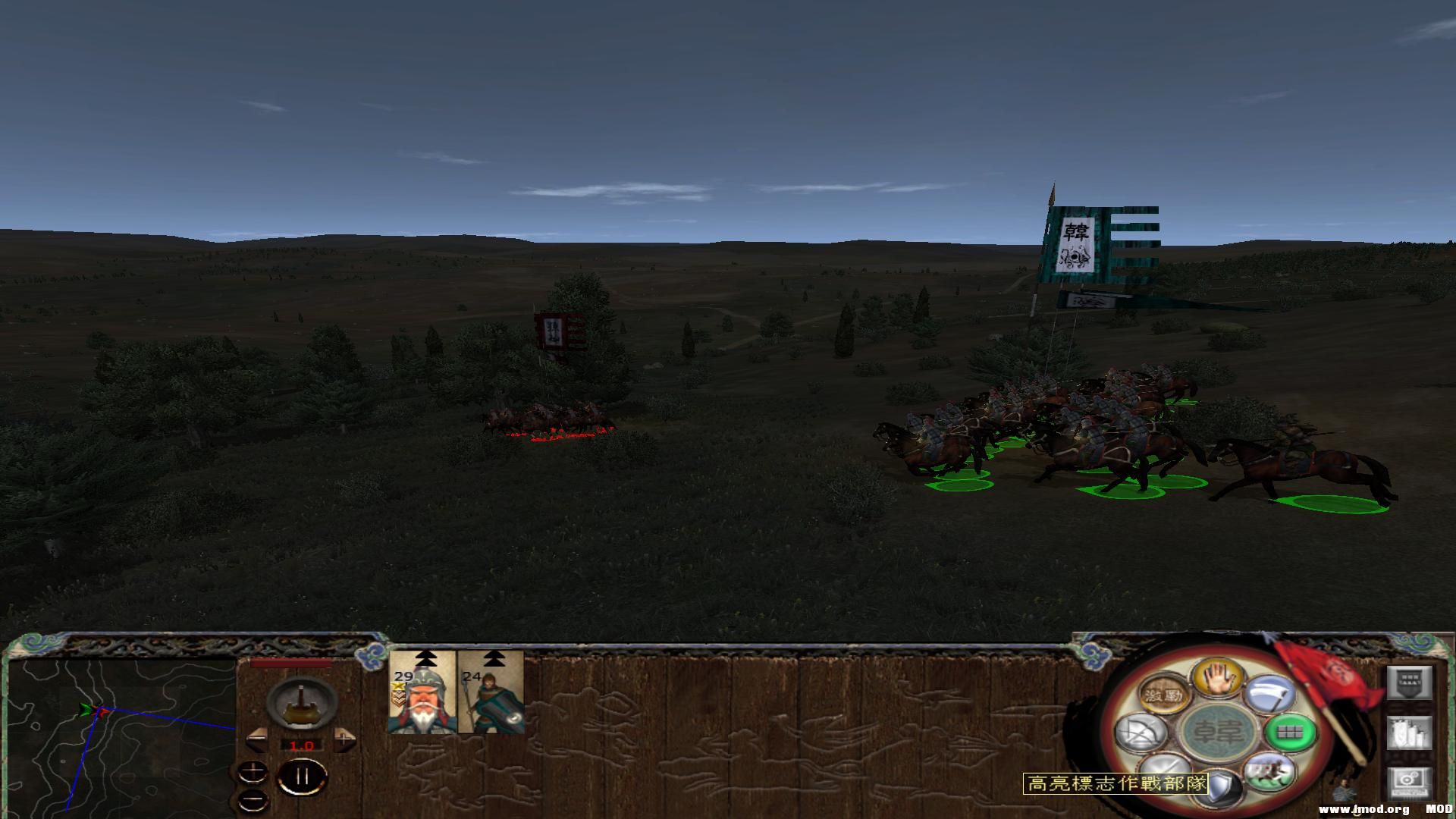Select the hand-shaped halt command icon
This screenshot has width=1456, height=819.
point(1219,678)
